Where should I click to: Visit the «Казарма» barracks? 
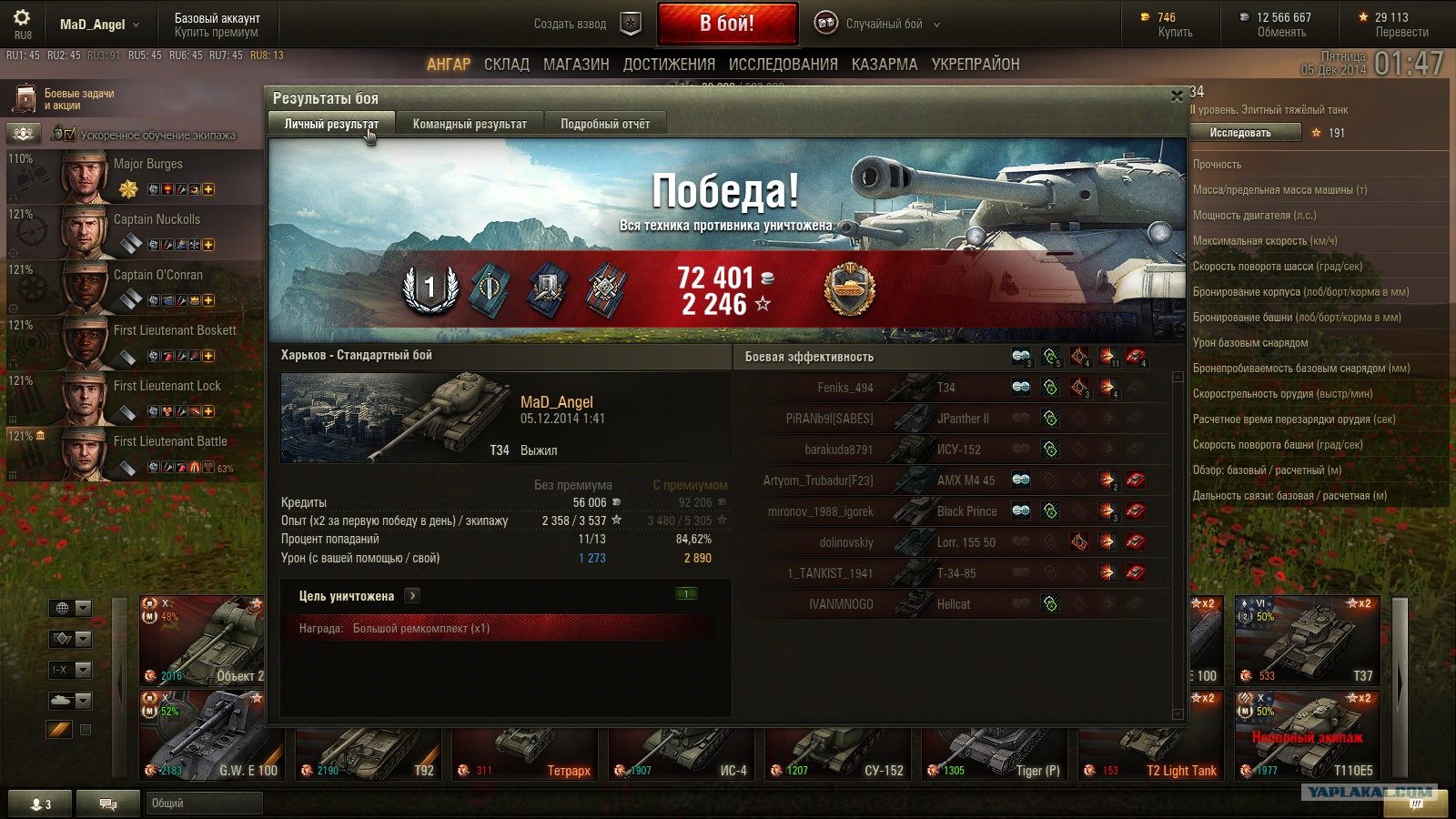(x=885, y=65)
